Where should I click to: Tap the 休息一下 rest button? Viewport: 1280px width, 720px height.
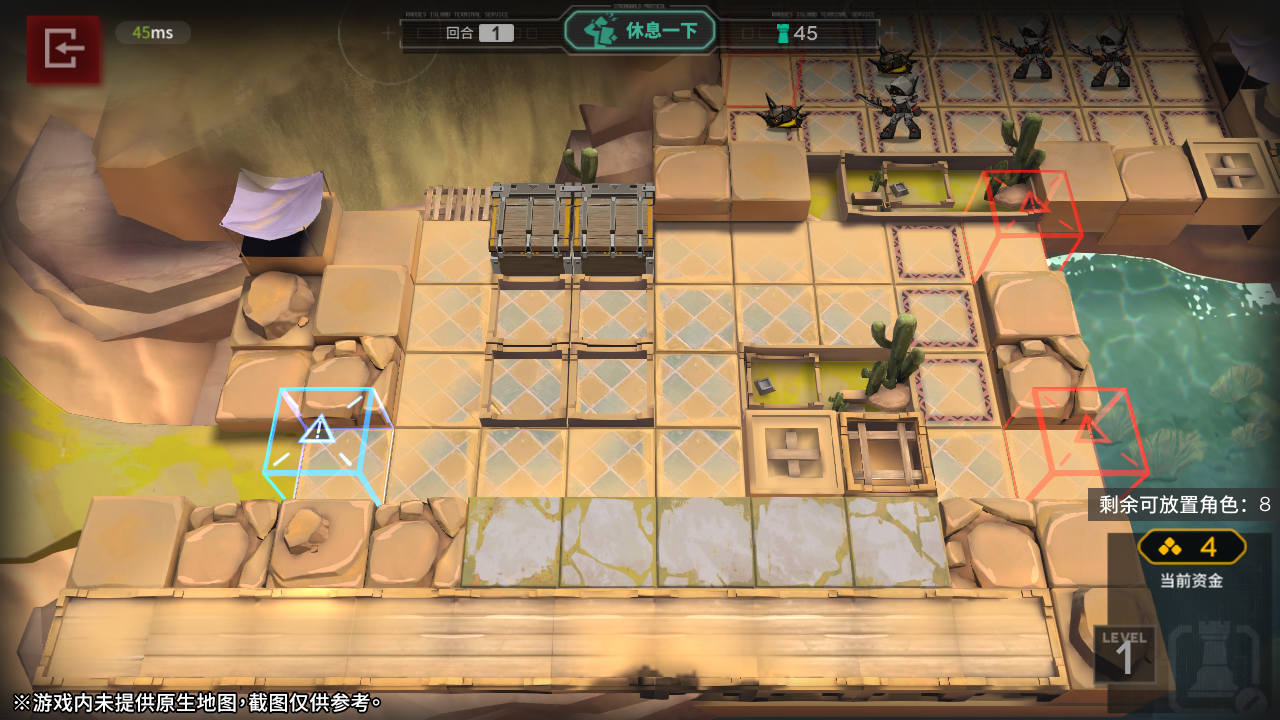[x=641, y=31]
